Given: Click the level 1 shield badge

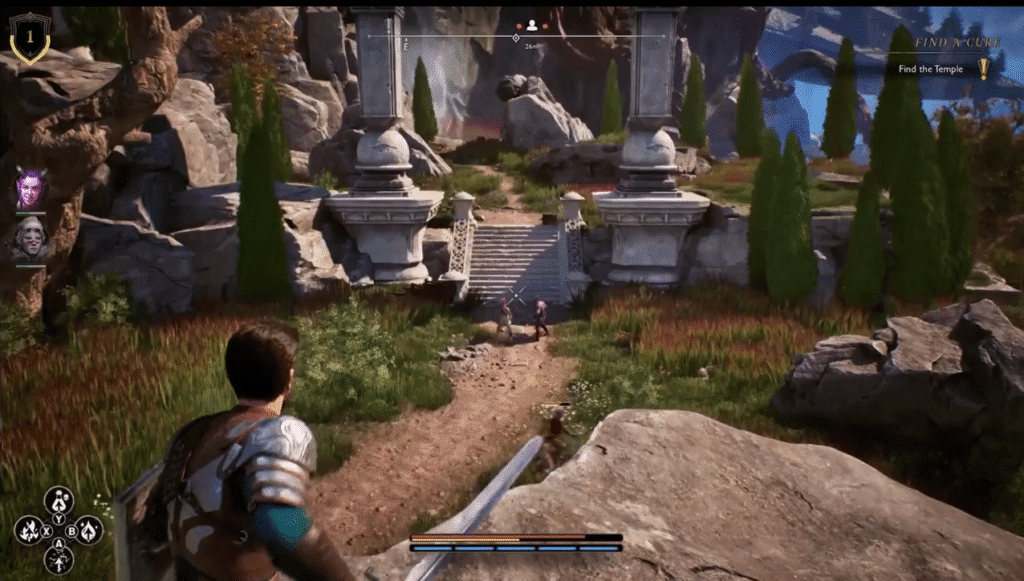Looking at the screenshot, I should (x=30, y=37).
